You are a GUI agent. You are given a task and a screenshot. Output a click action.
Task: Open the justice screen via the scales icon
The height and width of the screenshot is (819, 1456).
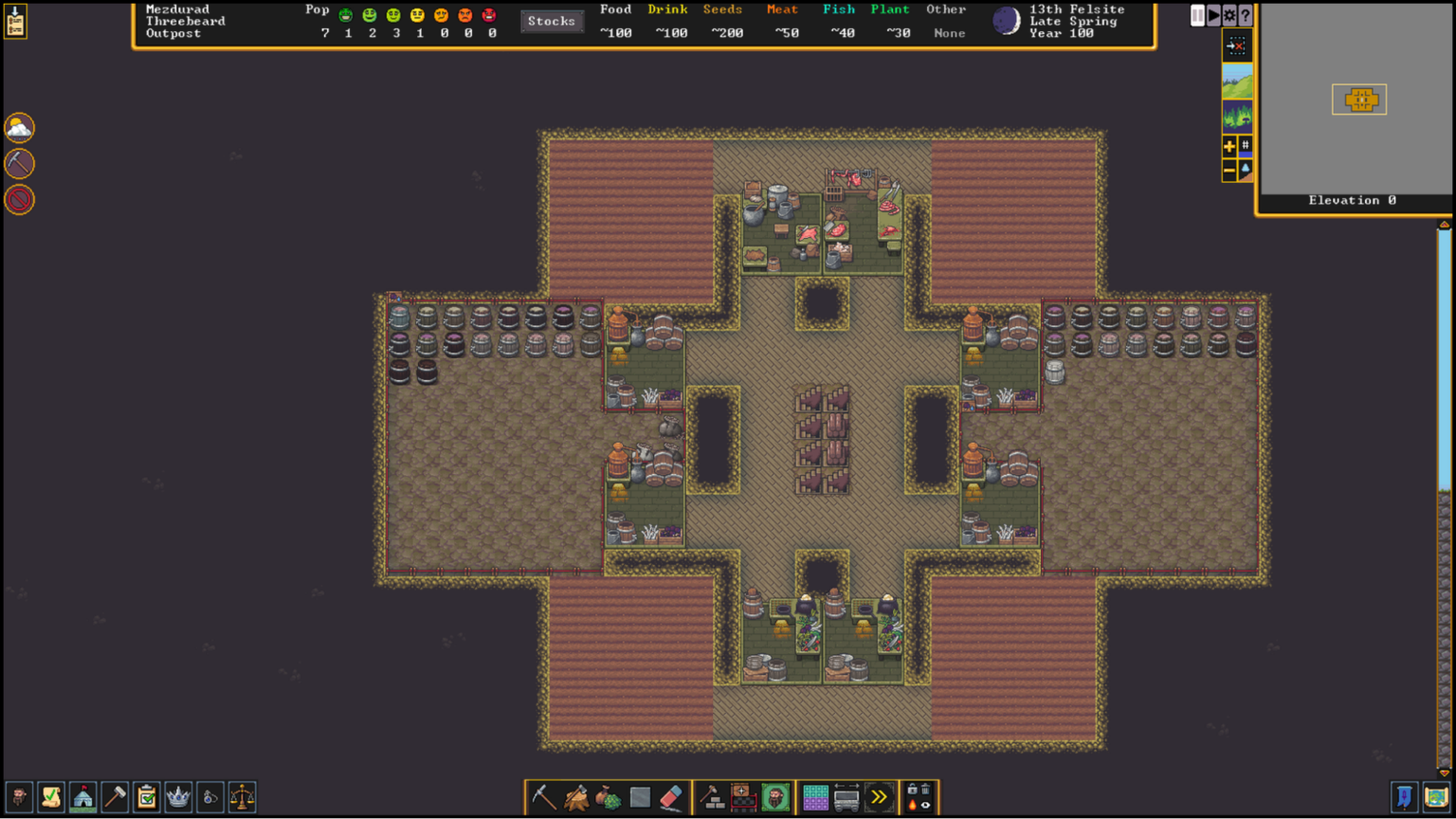pyautogui.click(x=242, y=796)
